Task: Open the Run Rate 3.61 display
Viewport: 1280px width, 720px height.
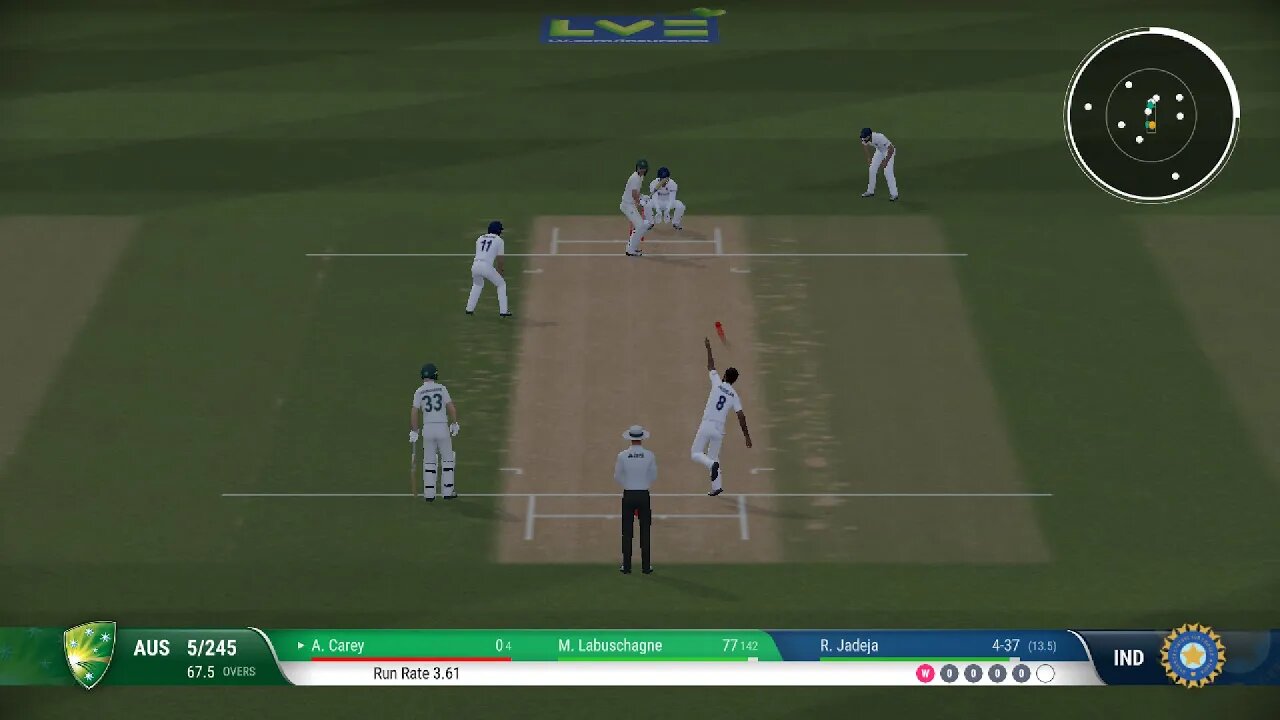Action: click(418, 673)
